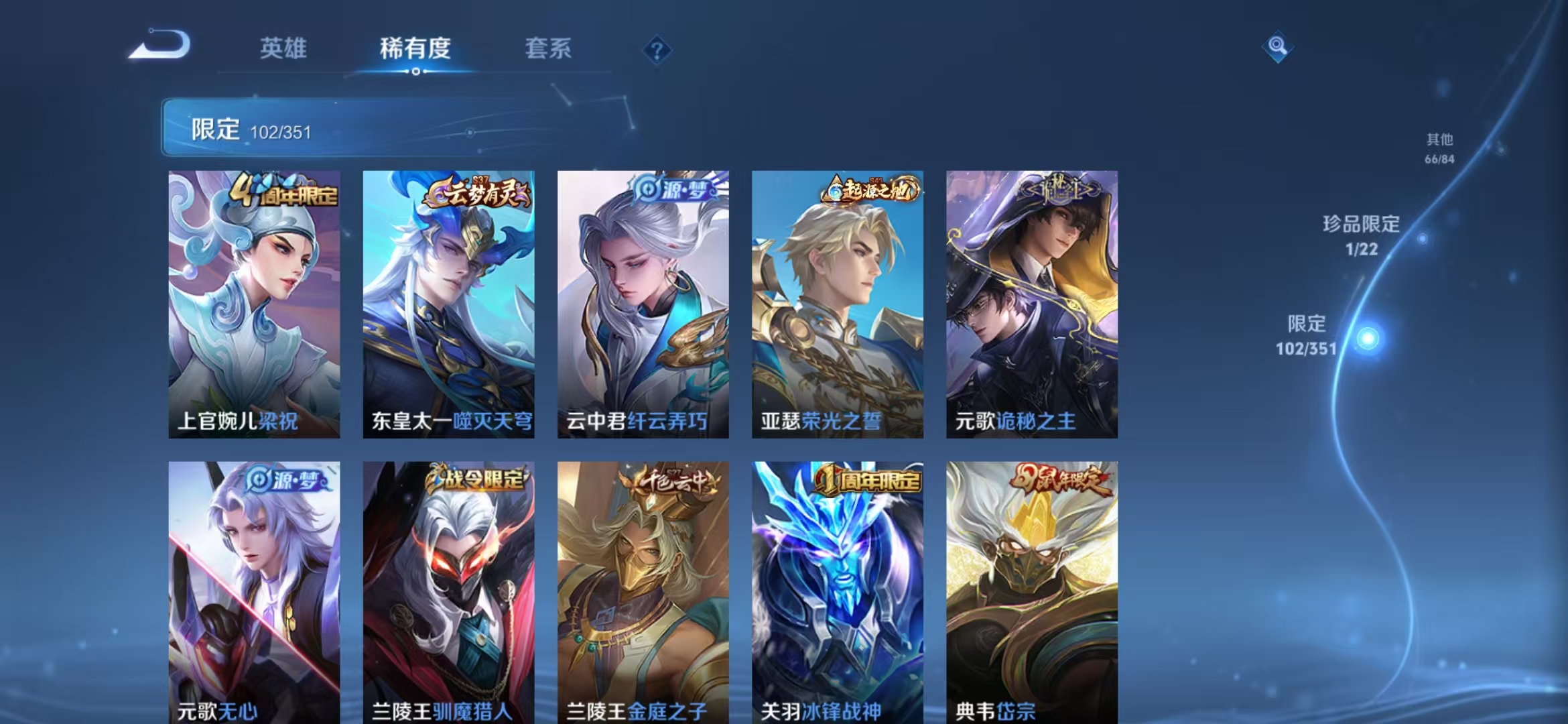Open the help question mark icon
The height and width of the screenshot is (724, 1568).
tap(658, 49)
